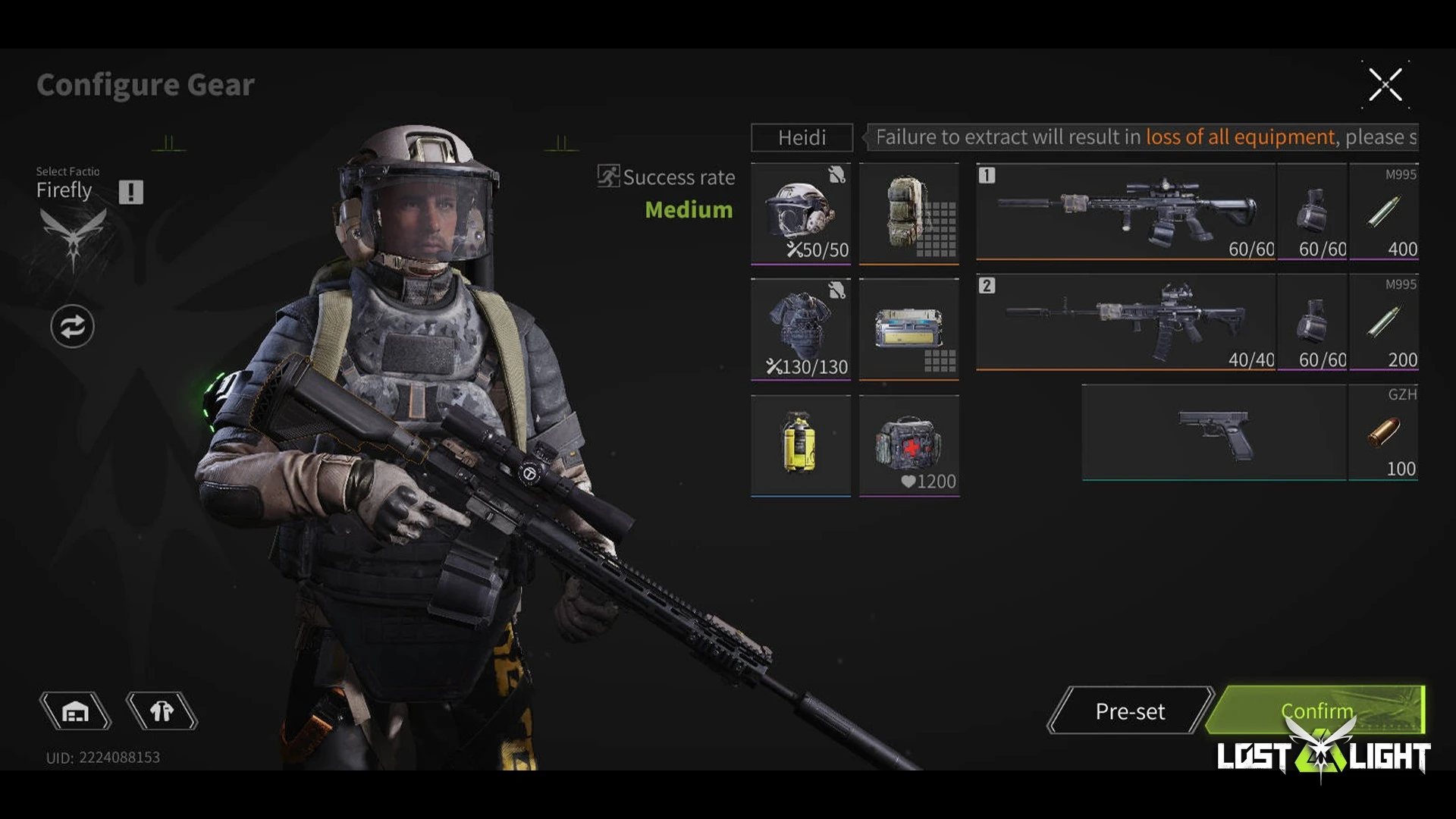Select the helmet equipment slot
Image resolution: width=1456 pixels, height=819 pixels.
(x=801, y=213)
